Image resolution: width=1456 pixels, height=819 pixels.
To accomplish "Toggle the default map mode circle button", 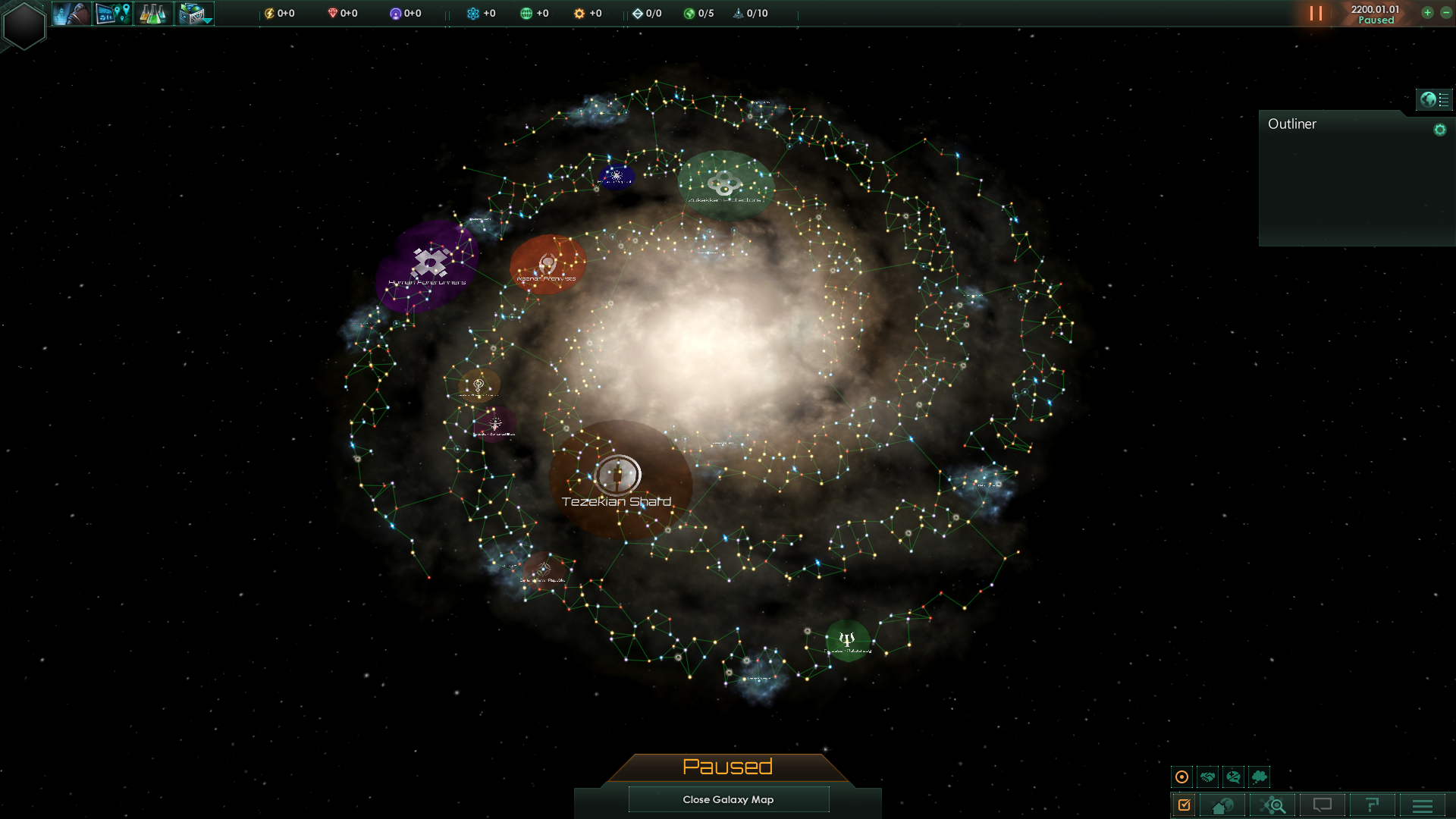I will click(1182, 777).
